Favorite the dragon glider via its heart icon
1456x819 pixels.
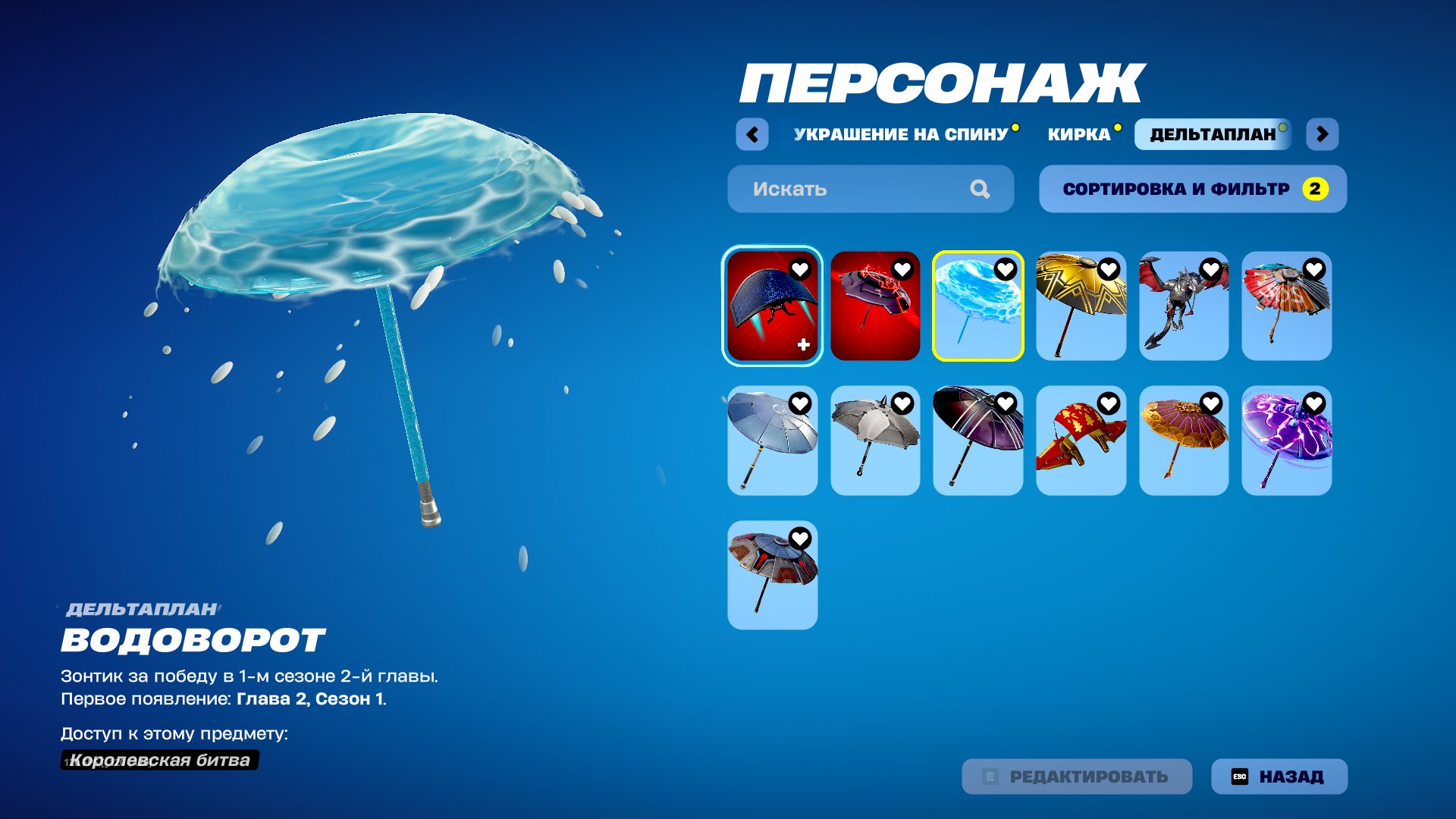[x=1211, y=269]
